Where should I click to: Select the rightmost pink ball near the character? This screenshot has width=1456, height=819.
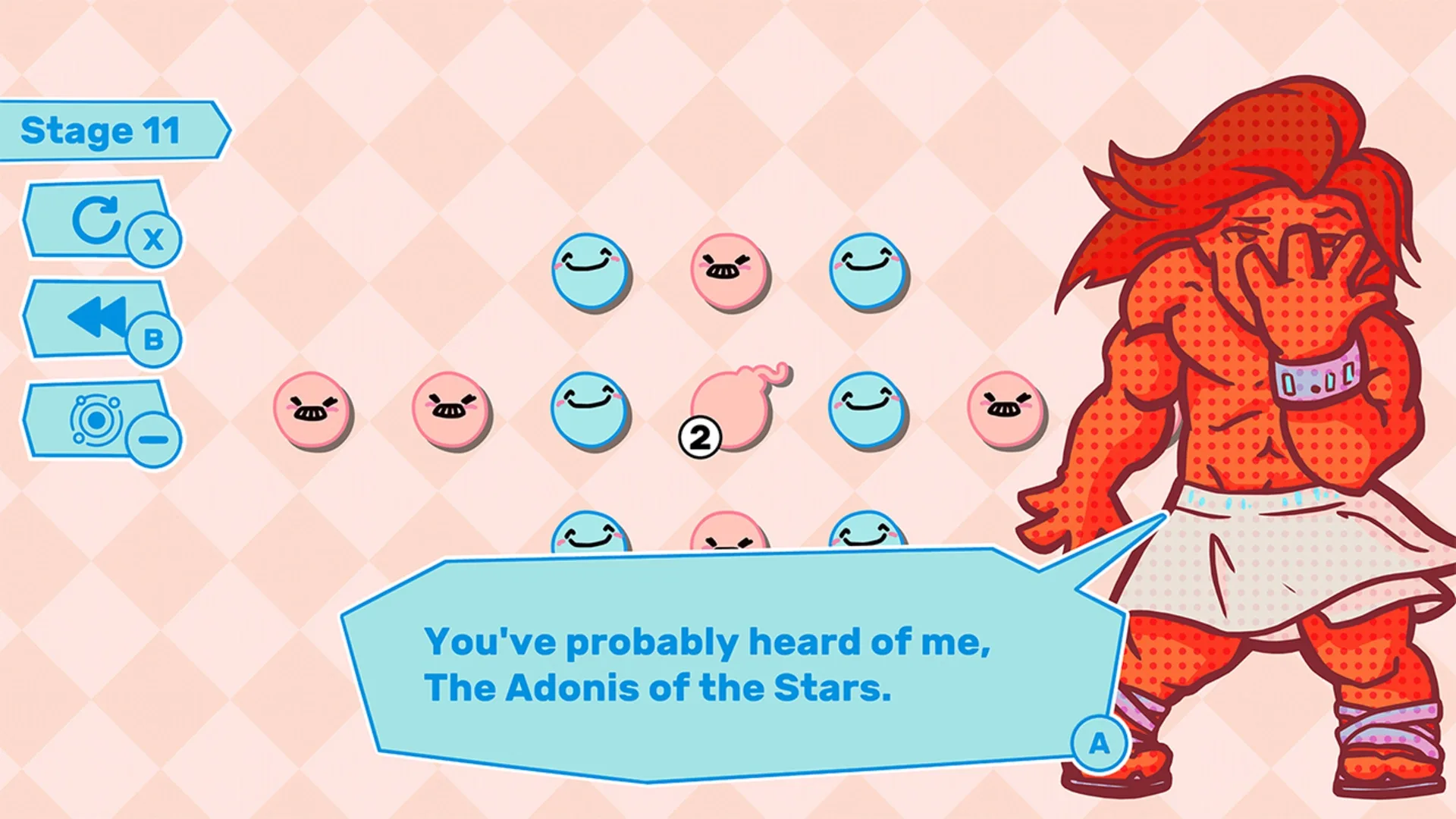point(1003,409)
